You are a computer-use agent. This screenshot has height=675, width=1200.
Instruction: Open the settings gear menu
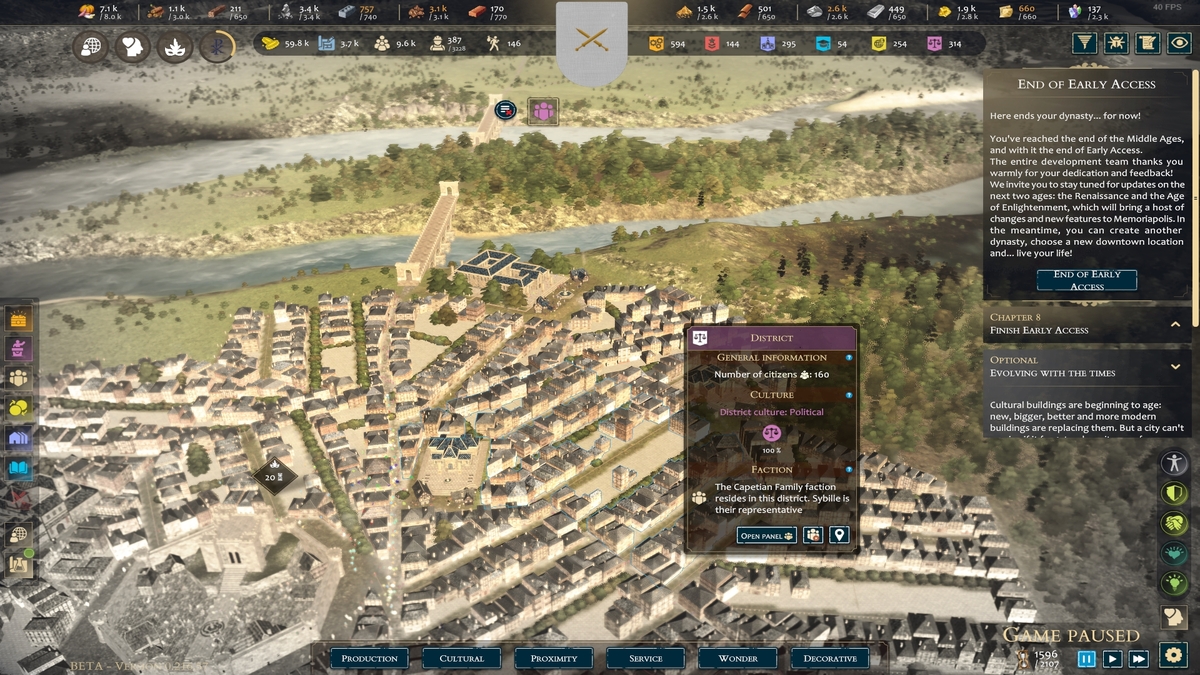click(x=1173, y=655)
